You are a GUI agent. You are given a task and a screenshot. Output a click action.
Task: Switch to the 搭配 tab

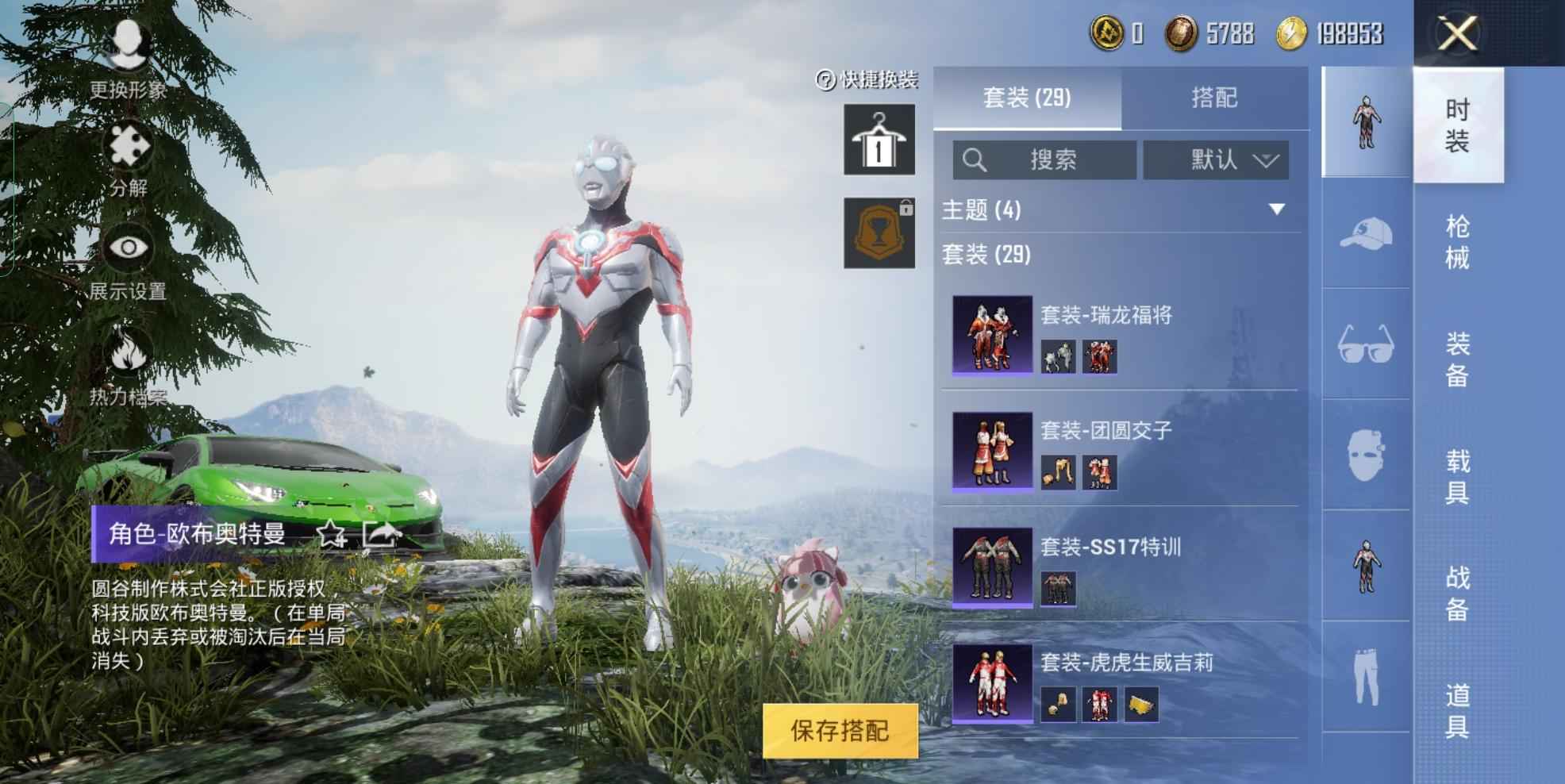[1213, 98]
